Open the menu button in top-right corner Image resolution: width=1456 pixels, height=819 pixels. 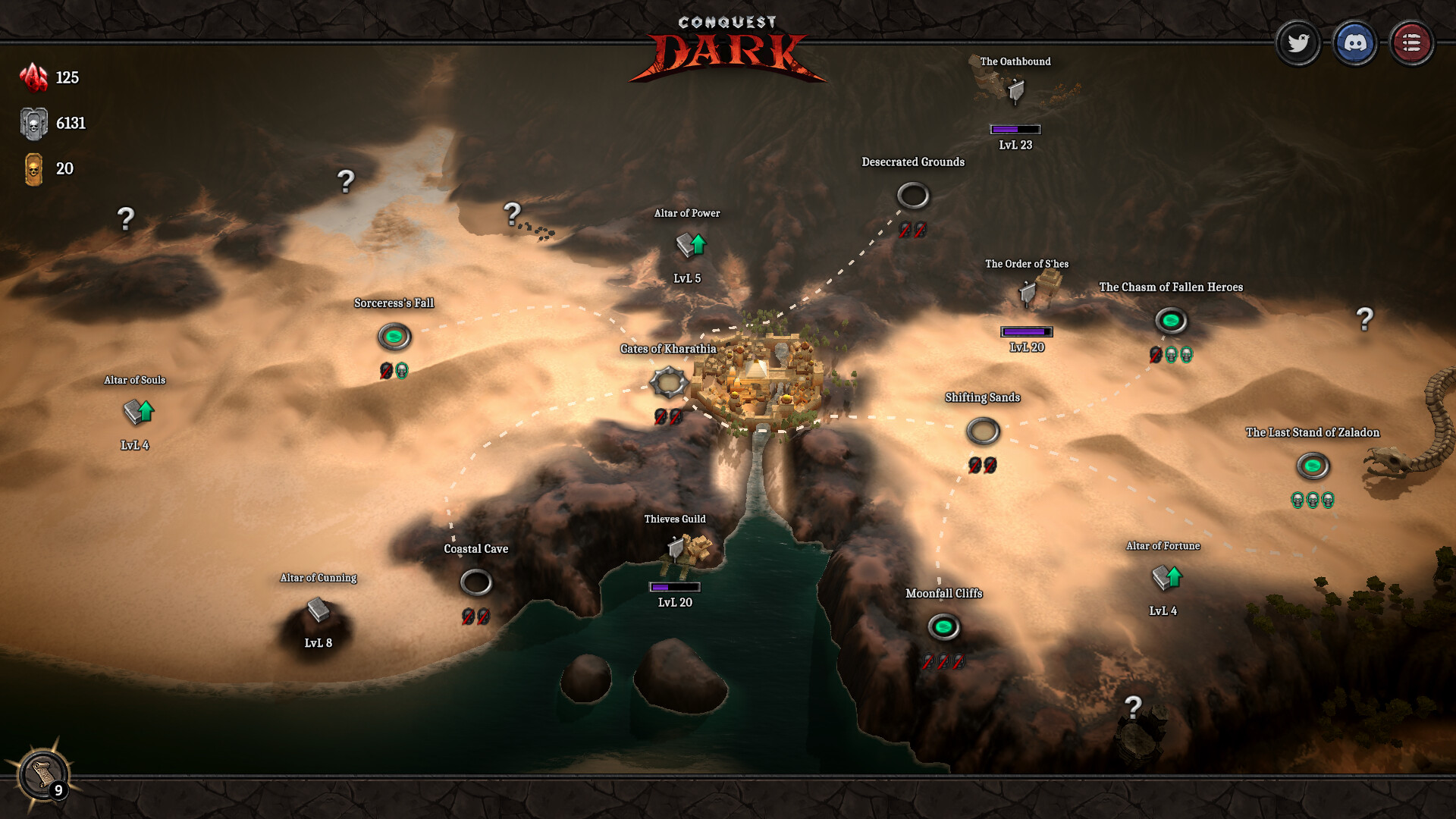[x=1412, y=43]
